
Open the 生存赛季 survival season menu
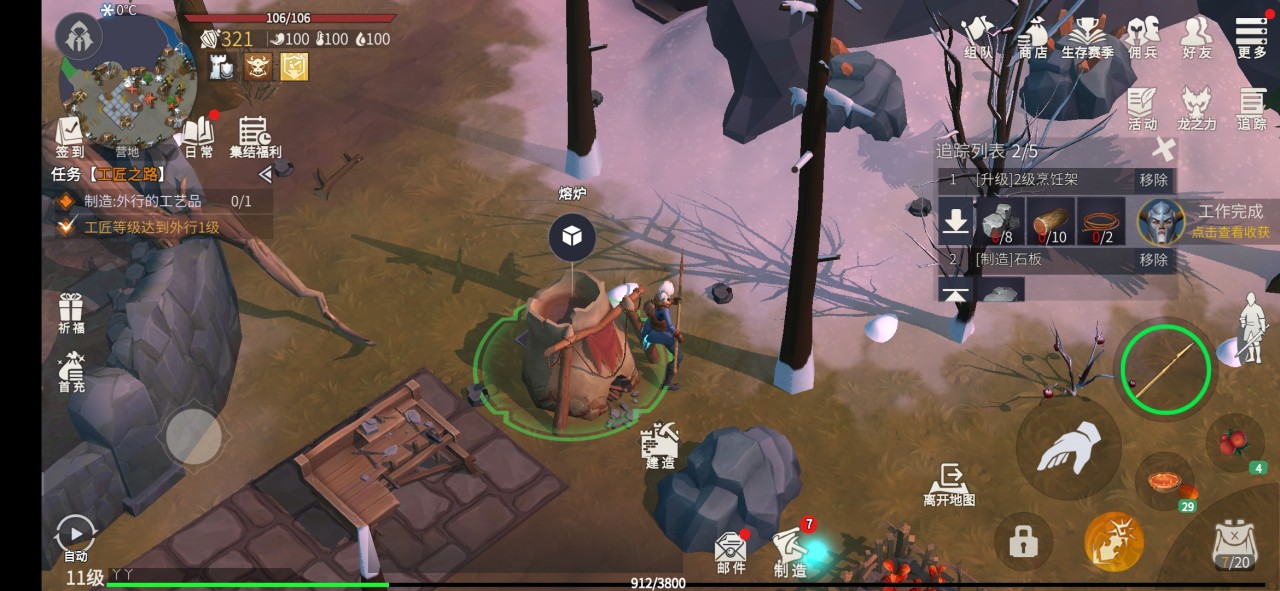(x=1087, y=37)
